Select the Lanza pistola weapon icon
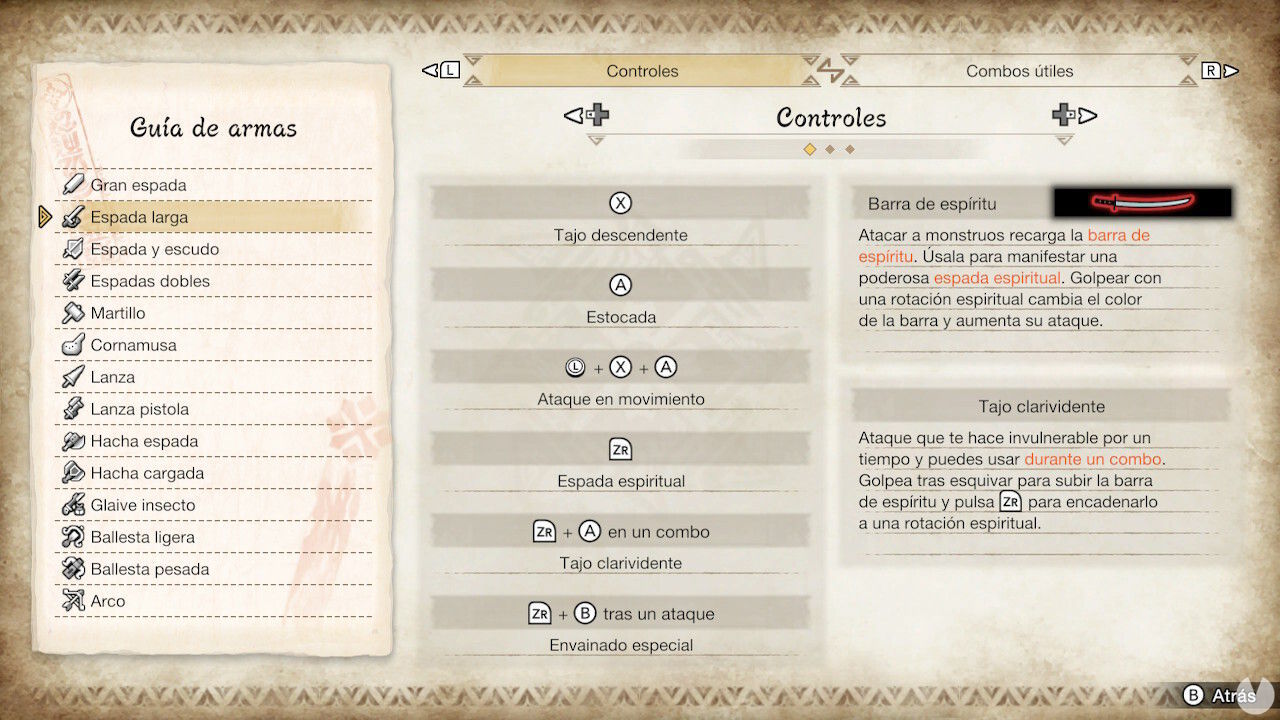The image size is (1280, 720). (74, 408)
